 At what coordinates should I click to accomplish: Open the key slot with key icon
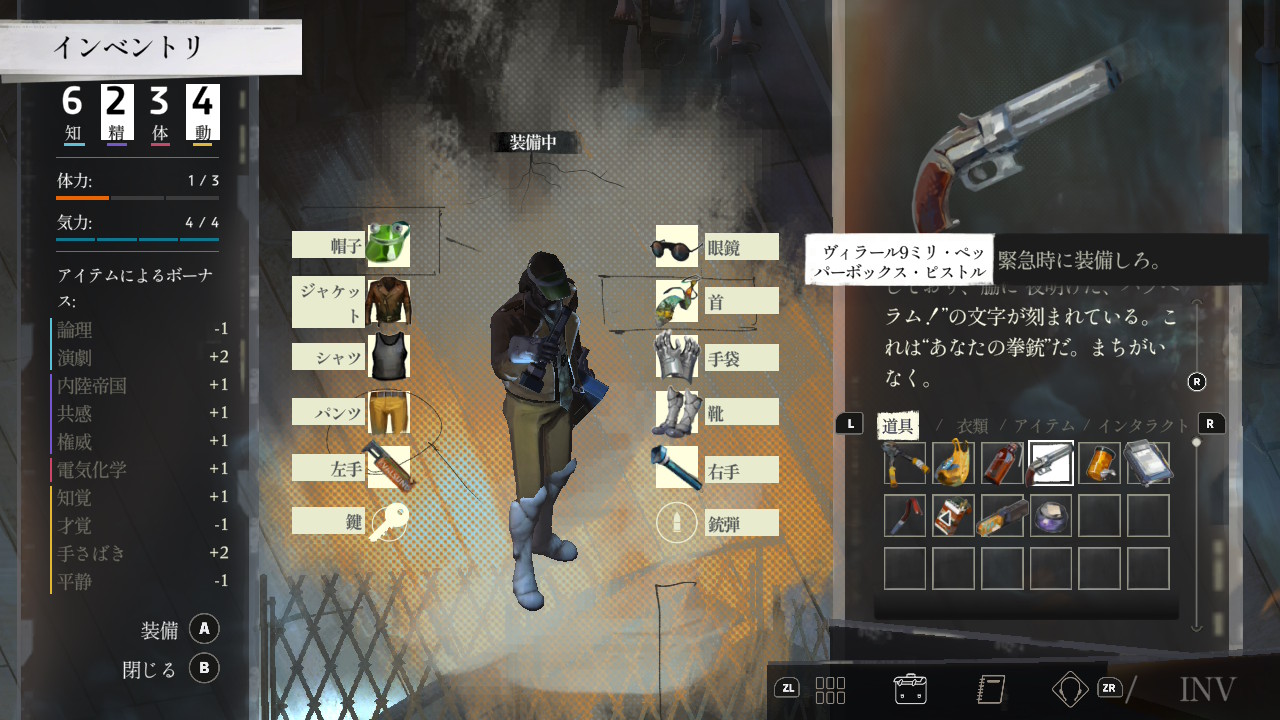388,522
